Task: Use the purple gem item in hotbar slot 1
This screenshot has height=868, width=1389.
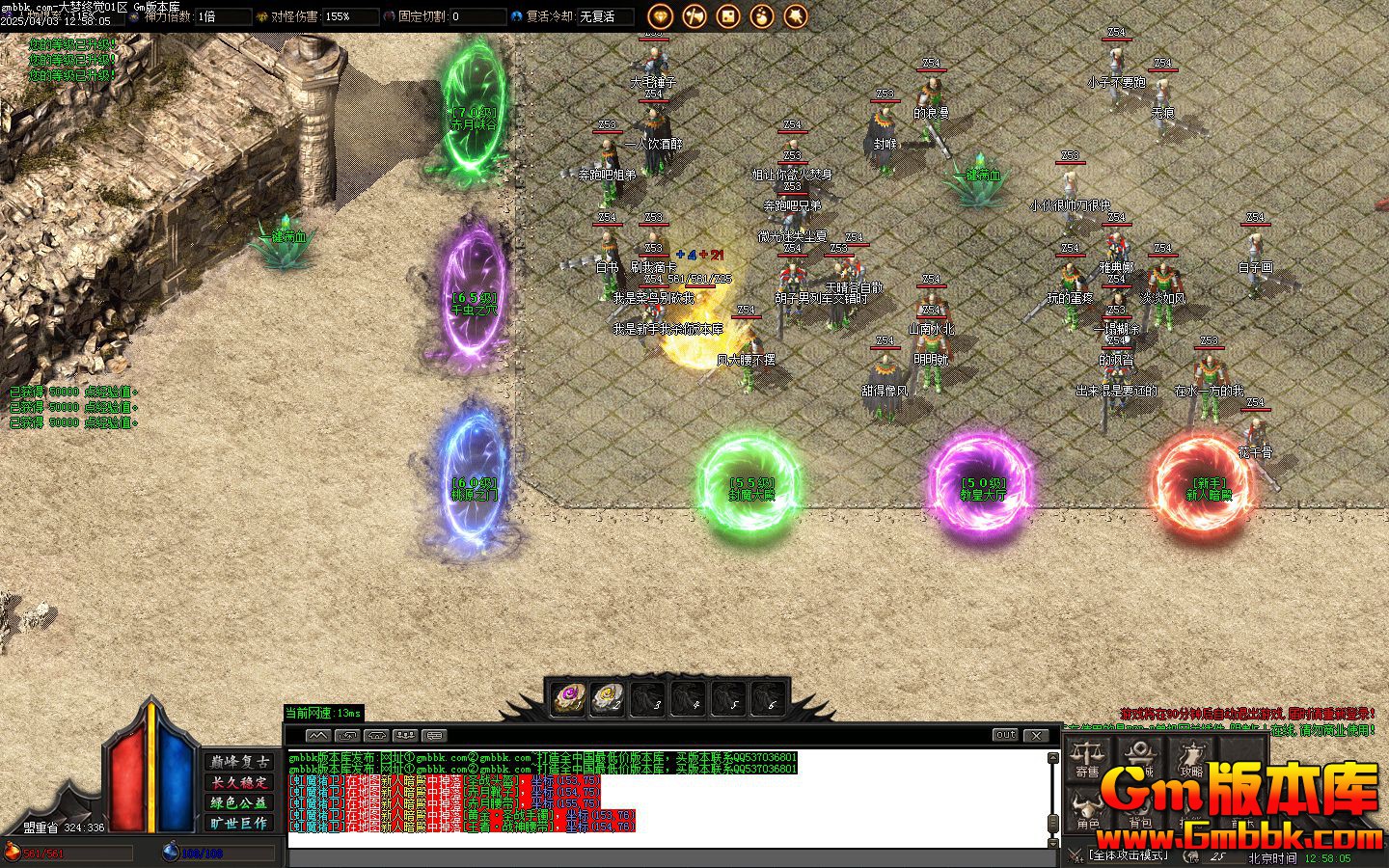Action: (x=567, y=697)
